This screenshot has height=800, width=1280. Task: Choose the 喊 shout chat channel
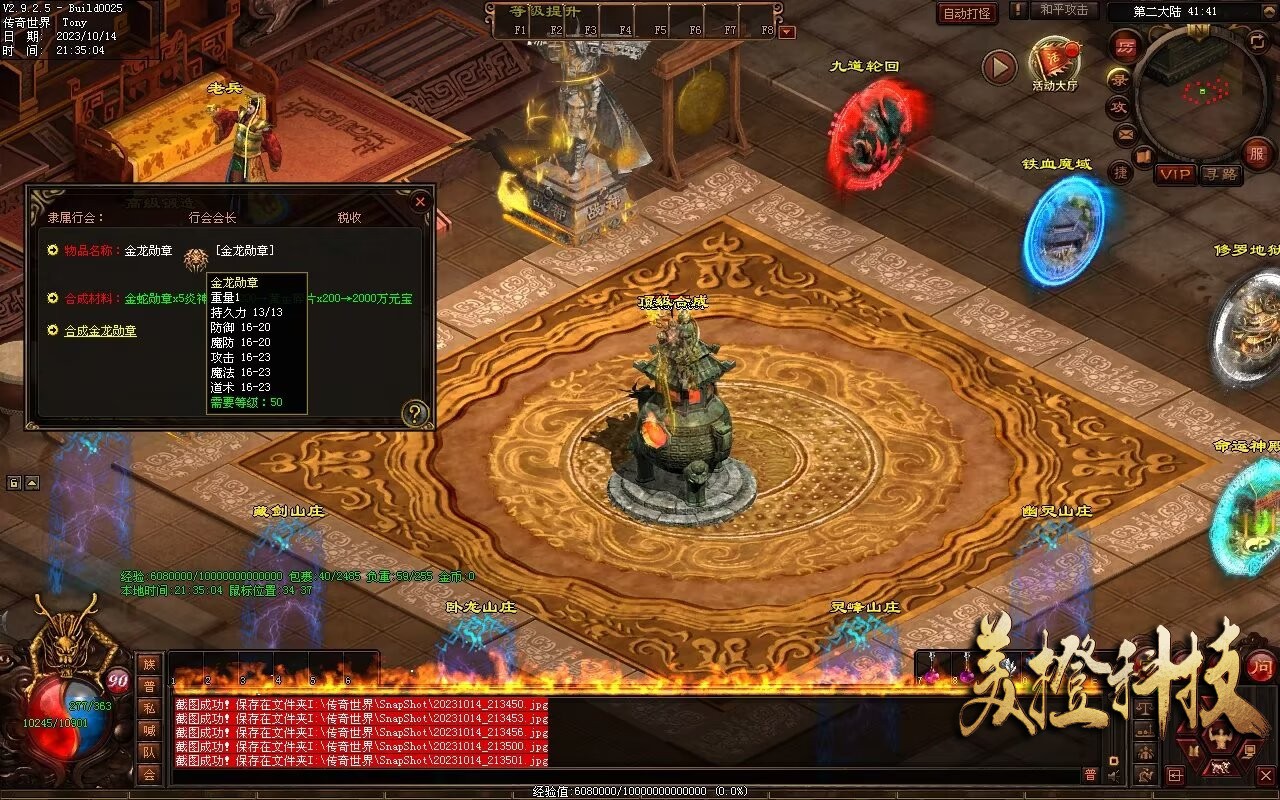click(x=149, y=730)
